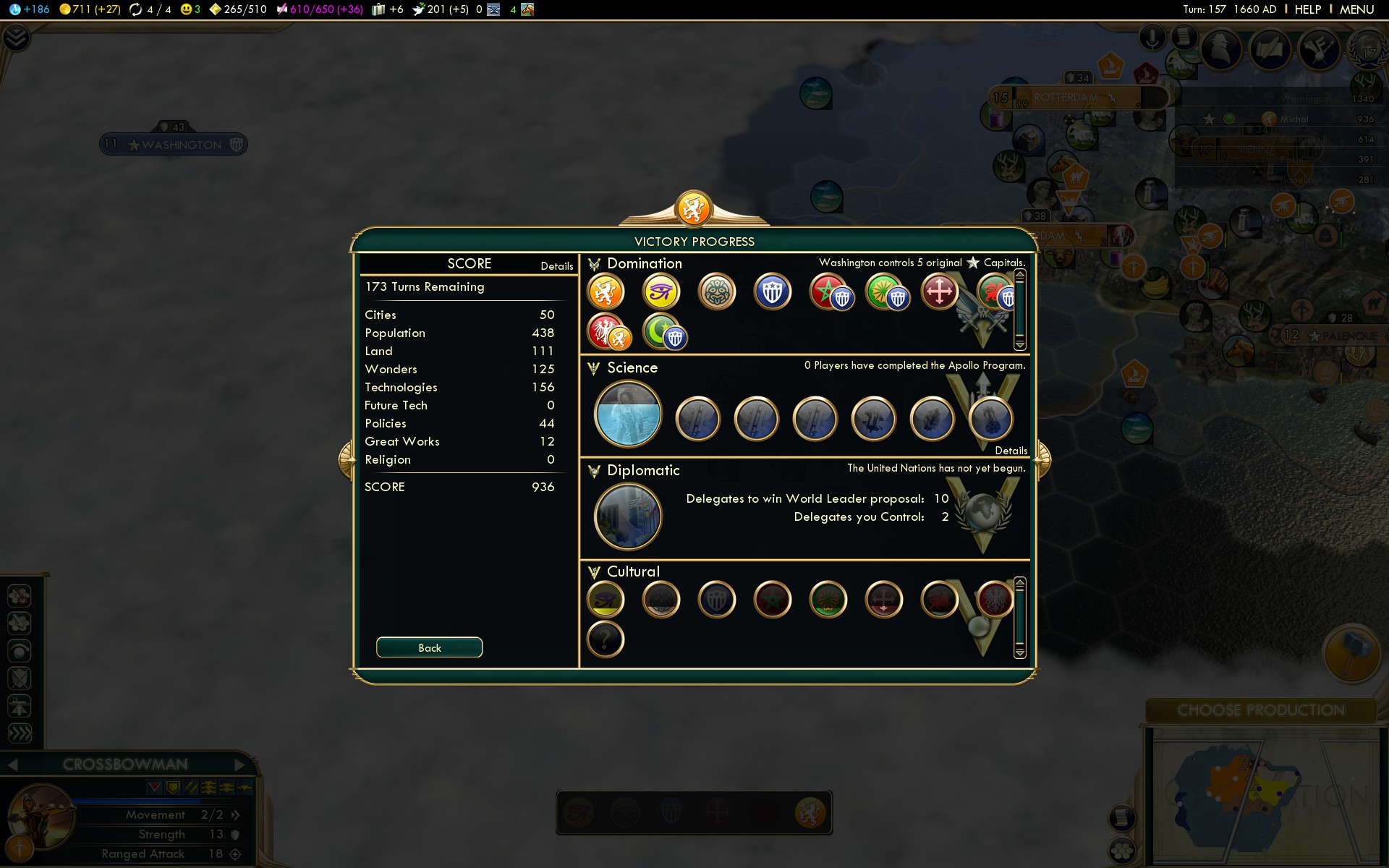Collapse the Science section arrow
The image size is (1389, 868).
(x=594, y=368)
